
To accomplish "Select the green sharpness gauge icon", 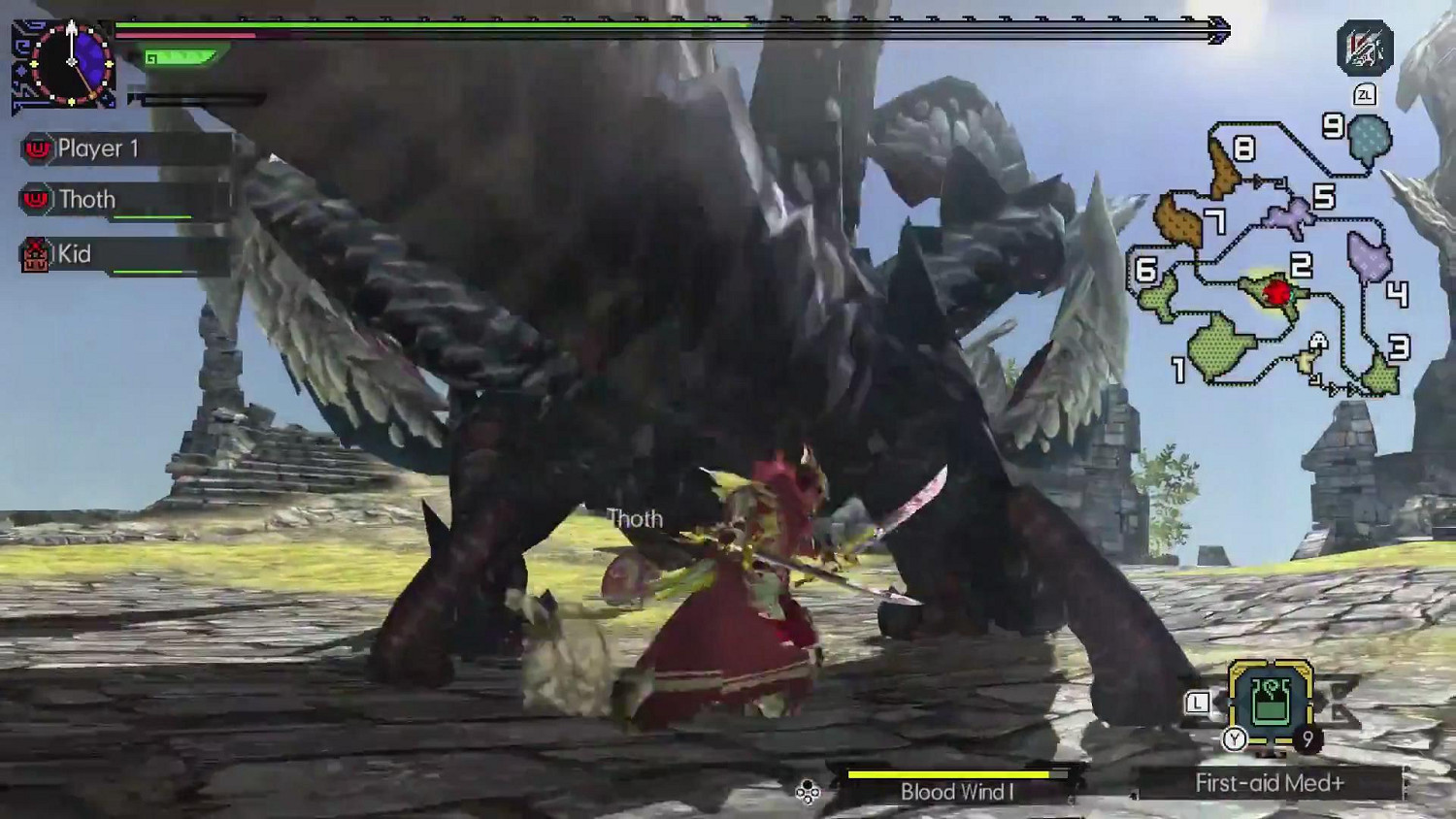I will click(180, 56).
